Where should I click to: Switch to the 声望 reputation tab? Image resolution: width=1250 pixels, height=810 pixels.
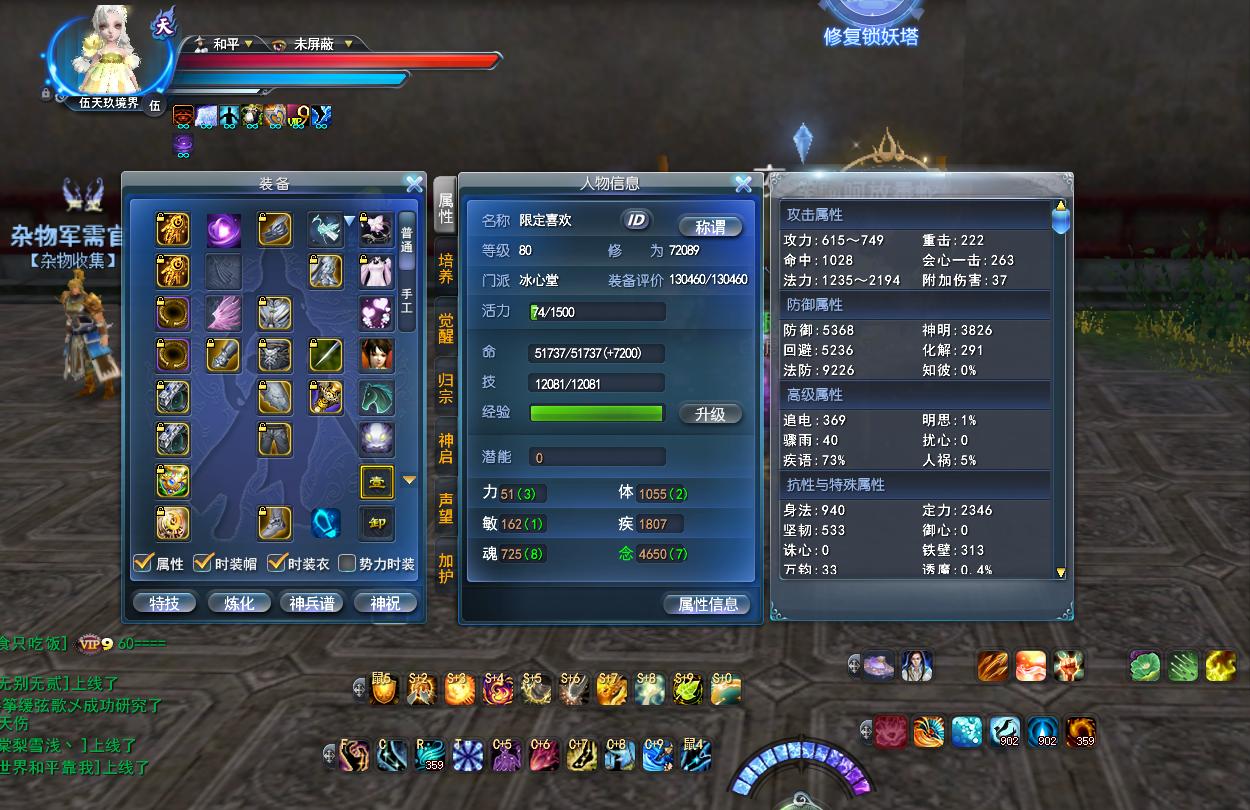click(x=446, y=507)
